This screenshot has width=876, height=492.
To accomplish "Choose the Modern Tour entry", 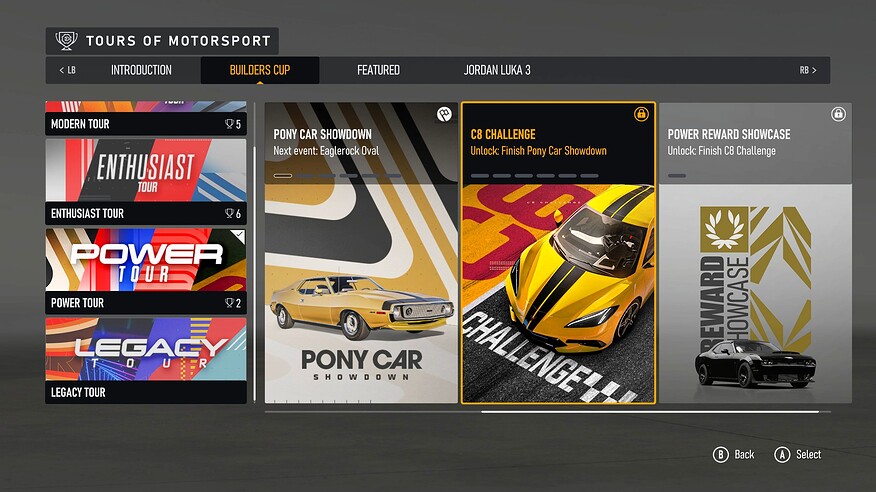I will [146, 118].
